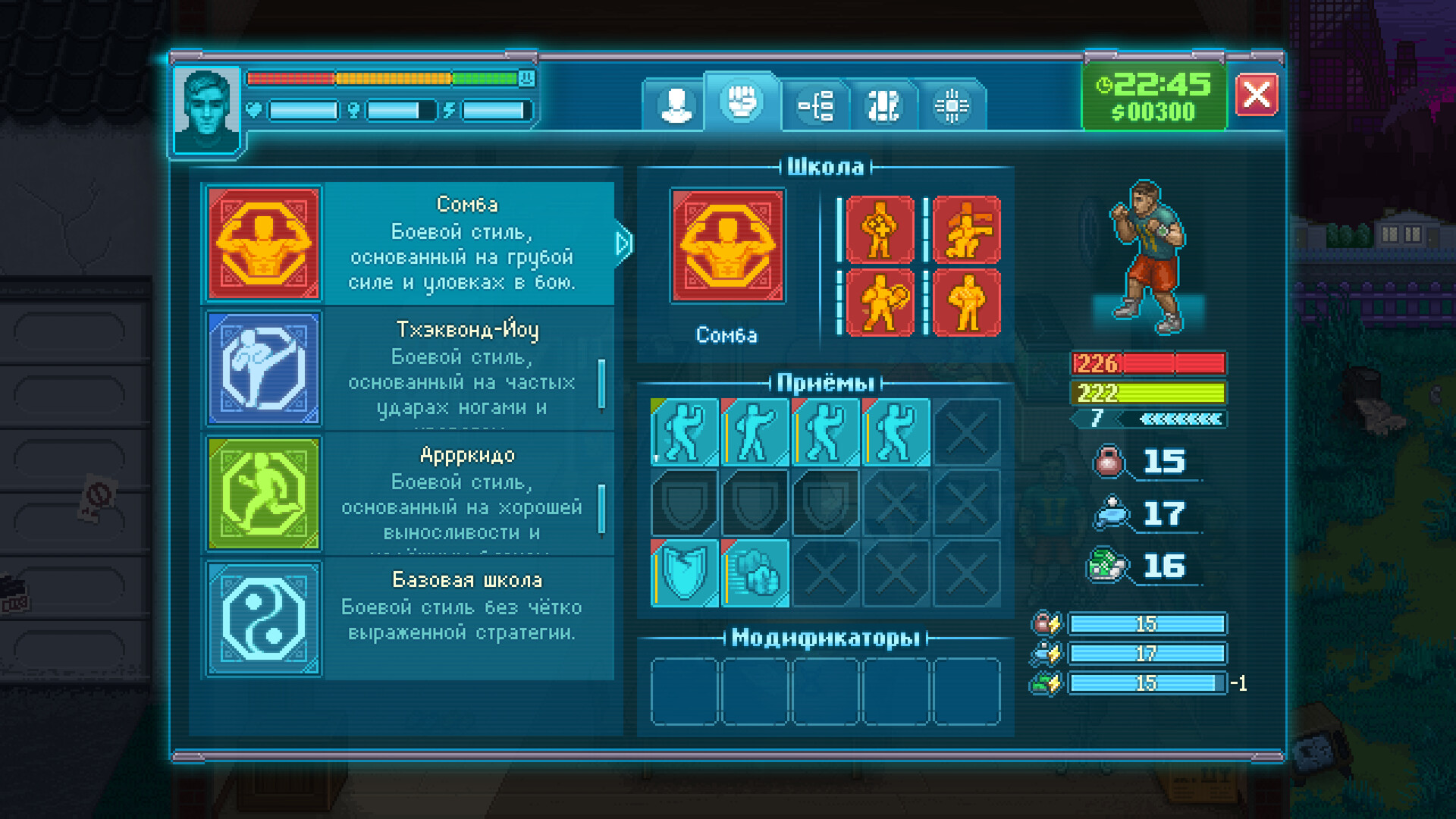Select the cyan shield technique slot
Viewport: 1456px width, 819px height.
pyautogui.click(x=684, y=573)
